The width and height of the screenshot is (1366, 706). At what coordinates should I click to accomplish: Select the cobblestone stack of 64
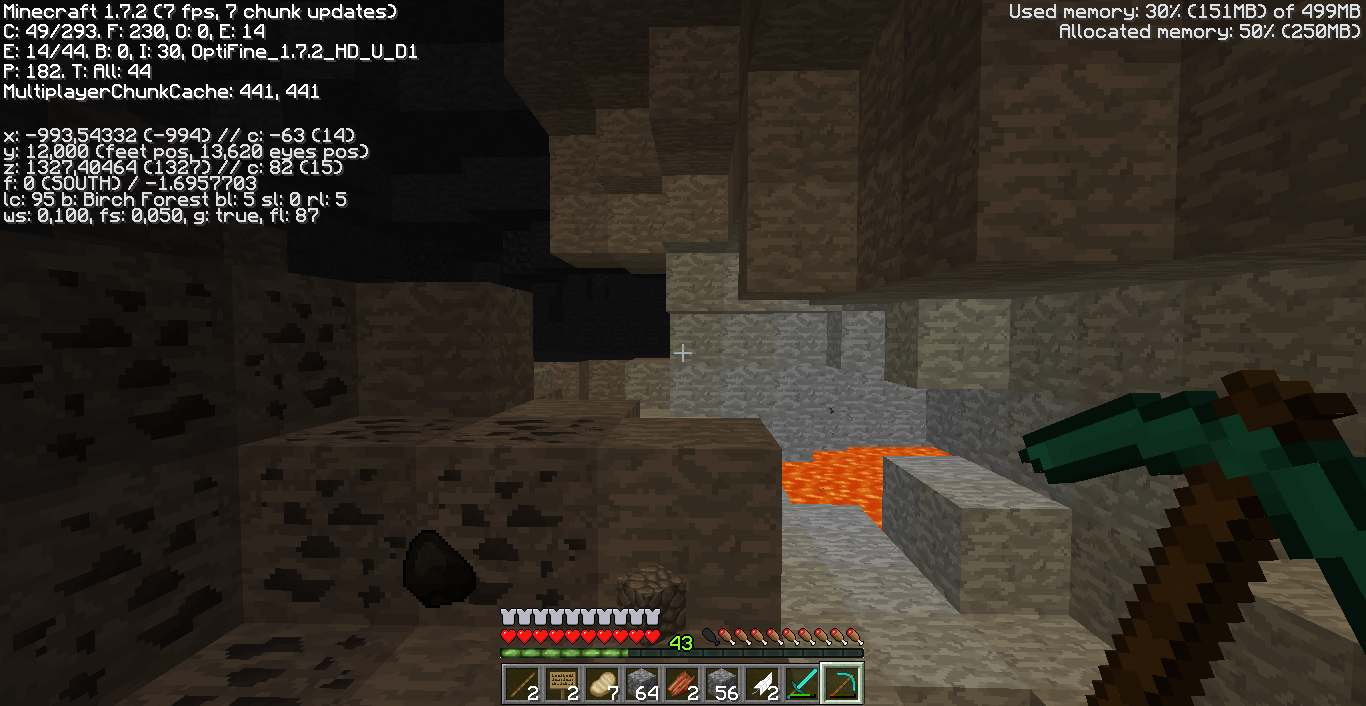pyautogui.click(x=642, y=683)
